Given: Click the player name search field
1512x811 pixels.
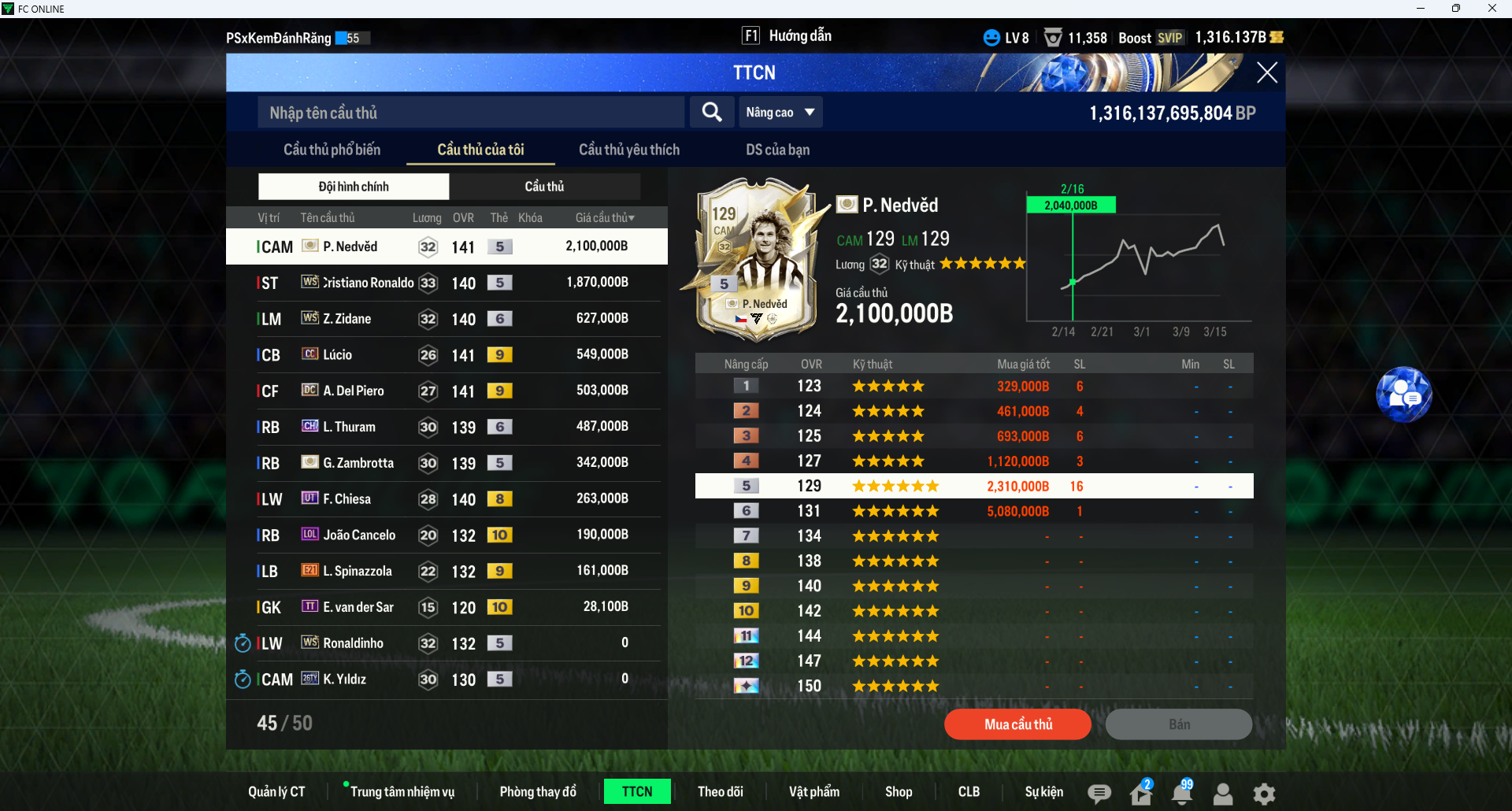Looking at the screenshot, I should coord(471,113).
